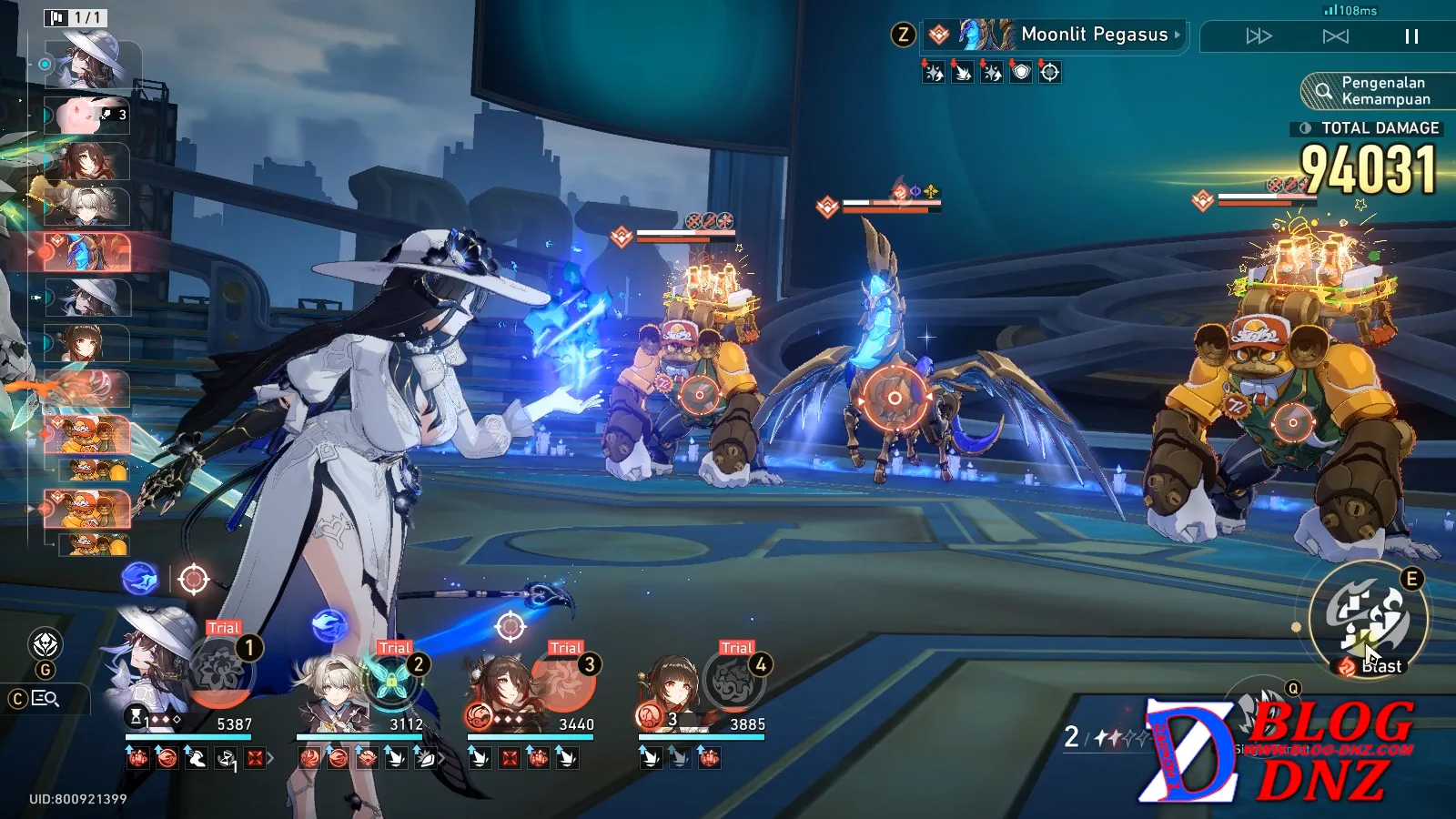Toggle auto-battle mode
Screen dimensions: 1456x819
tap(1335, 36)
